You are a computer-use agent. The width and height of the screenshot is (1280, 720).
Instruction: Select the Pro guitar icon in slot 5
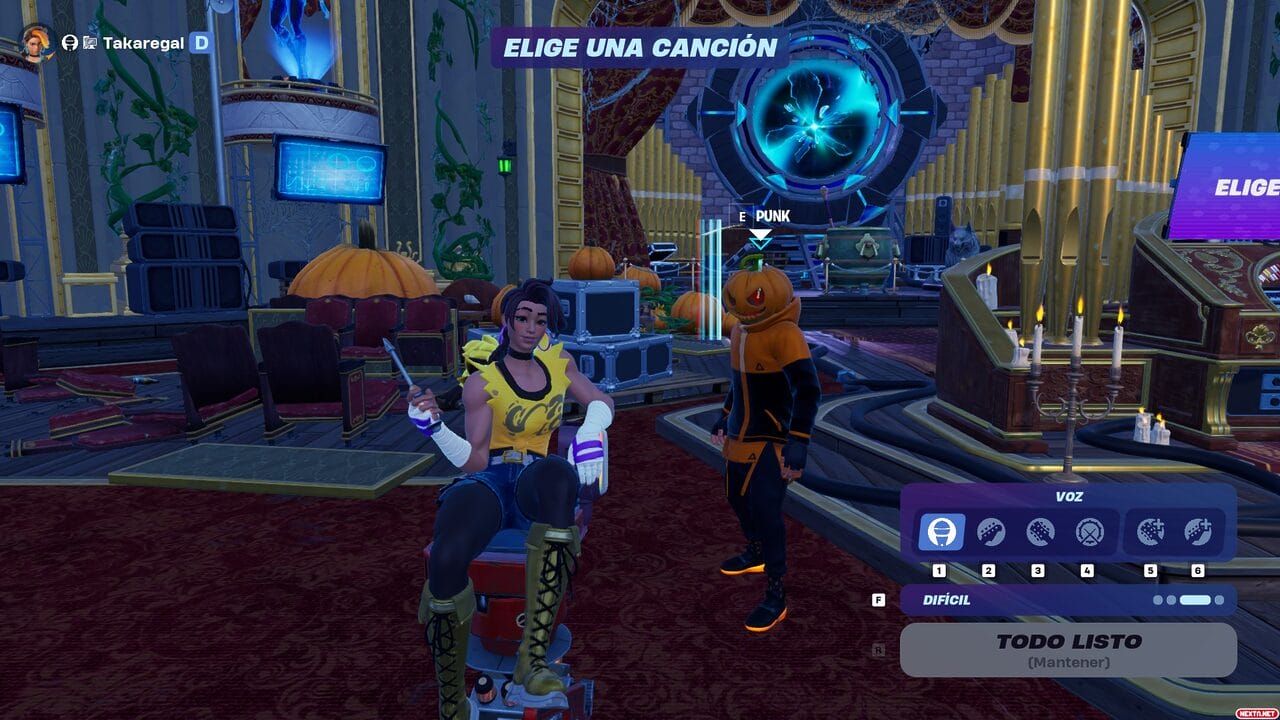coord(1151,532)
